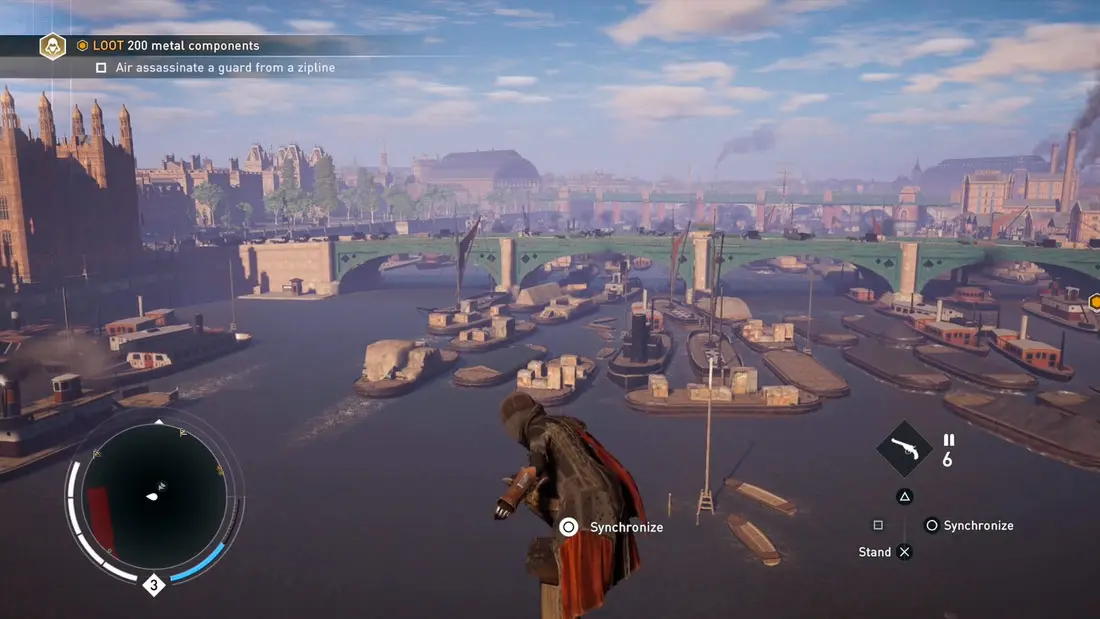Click the level 3 badge under the minimap
The width and height of the screenshot is (1100, 619).
(x=154, y=585)
